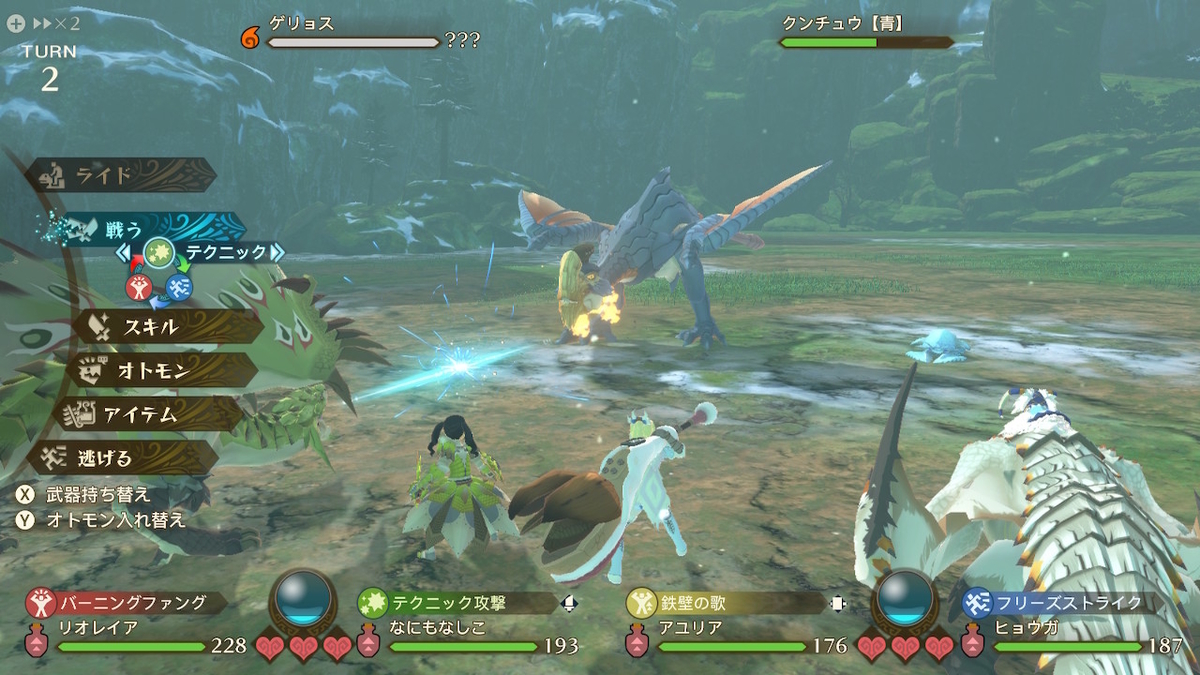Select なにもなしこ's テクニック攻撃 action panel

coord(455,602)
